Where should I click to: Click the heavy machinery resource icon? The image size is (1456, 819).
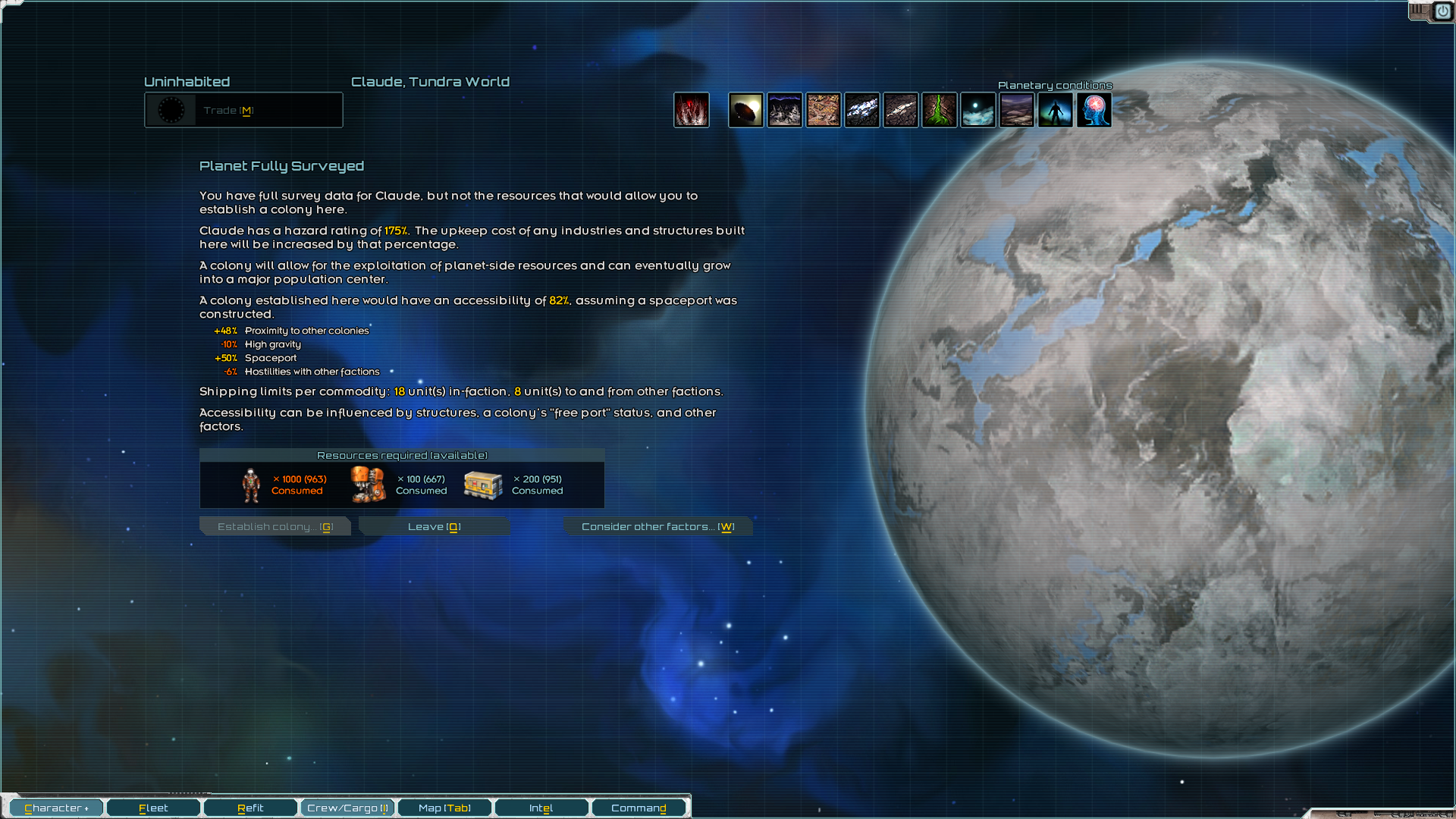point(367,485)
